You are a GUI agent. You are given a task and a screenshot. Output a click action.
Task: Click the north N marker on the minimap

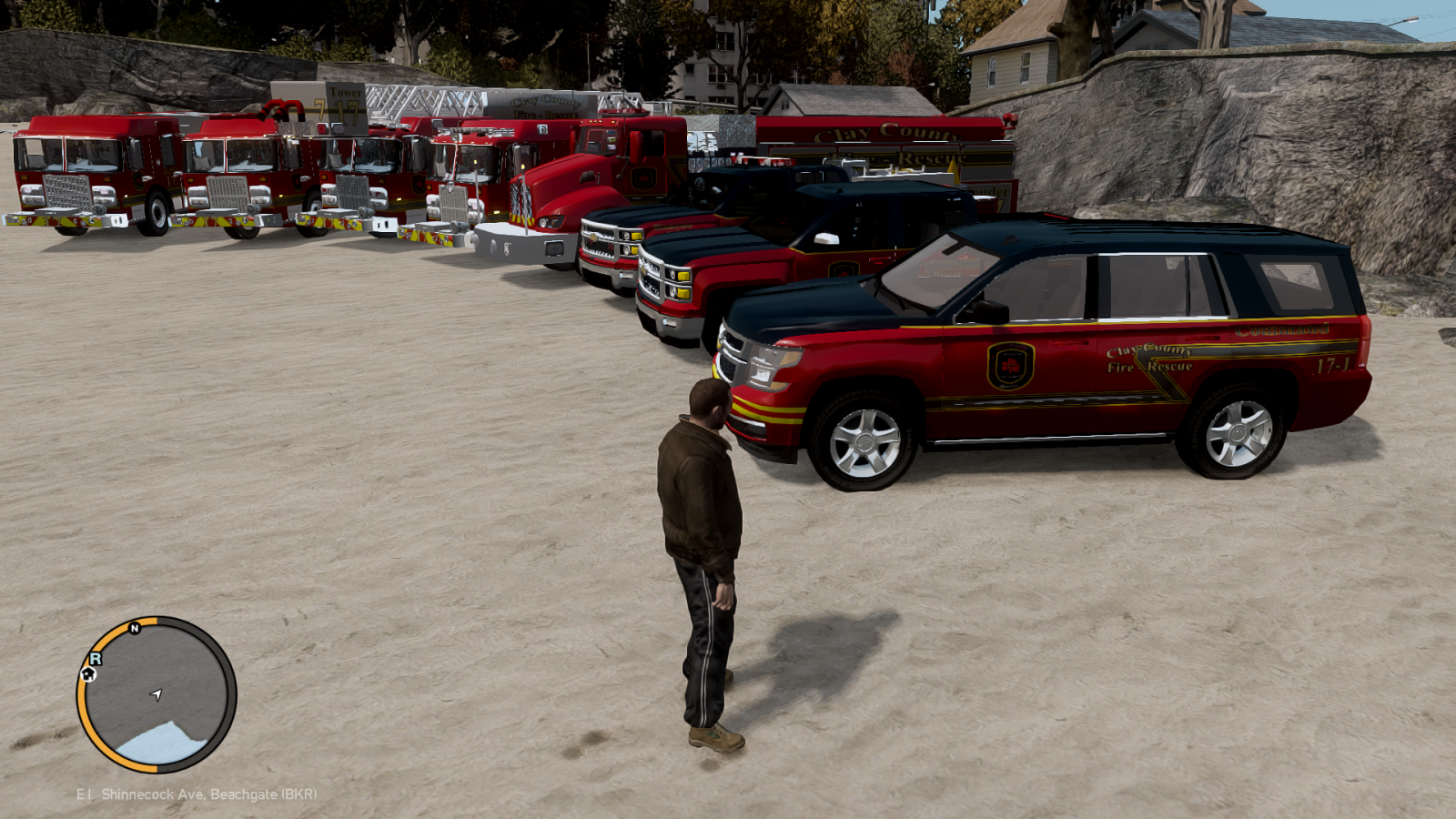(135, 628)
